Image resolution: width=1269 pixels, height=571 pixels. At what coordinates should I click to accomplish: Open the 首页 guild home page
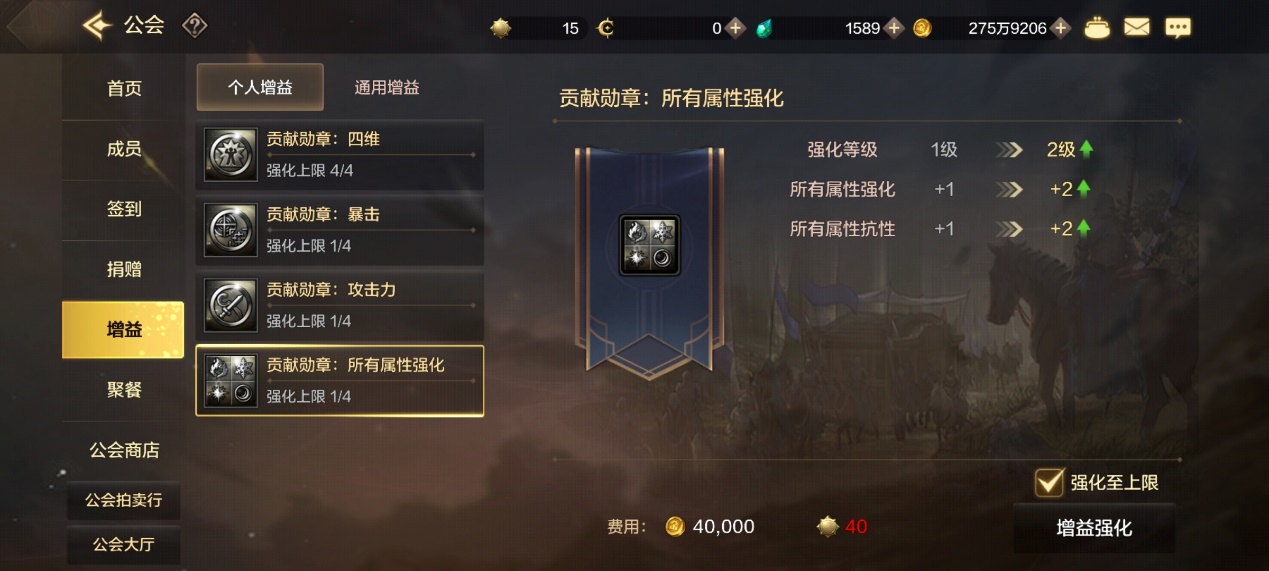[x=124, y=89]
